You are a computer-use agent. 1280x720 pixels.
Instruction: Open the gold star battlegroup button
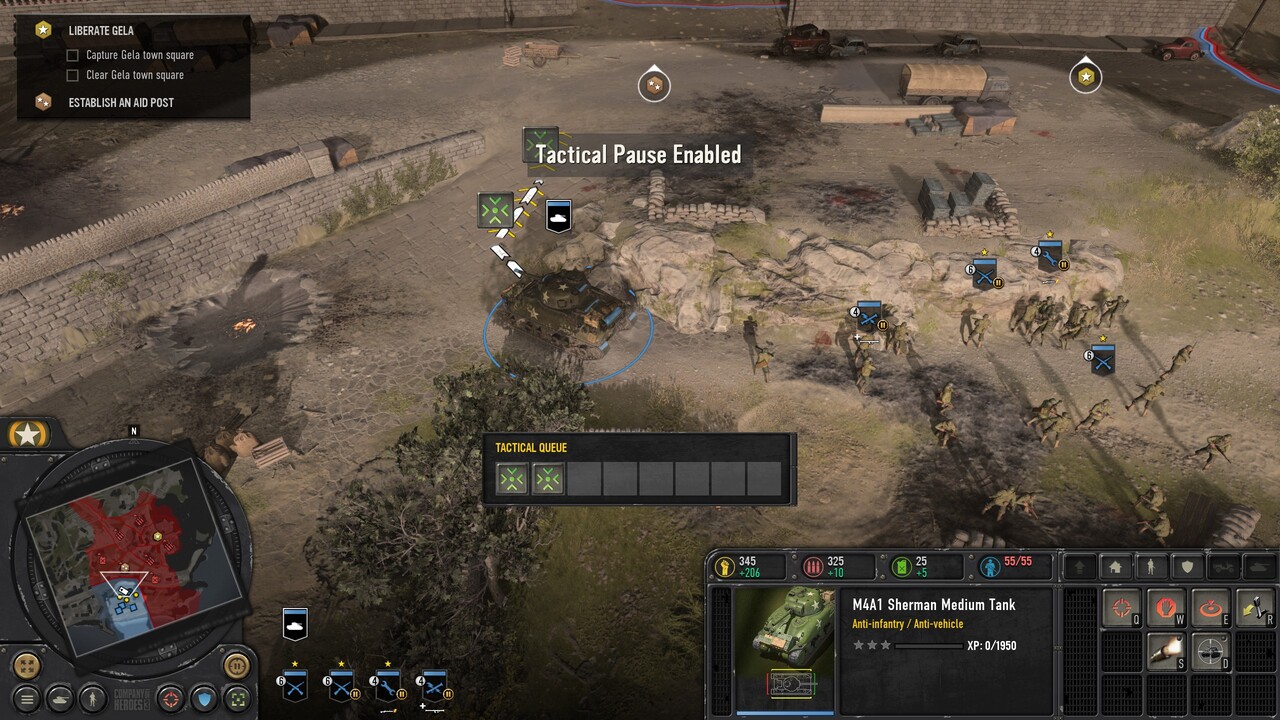(27, 434)
